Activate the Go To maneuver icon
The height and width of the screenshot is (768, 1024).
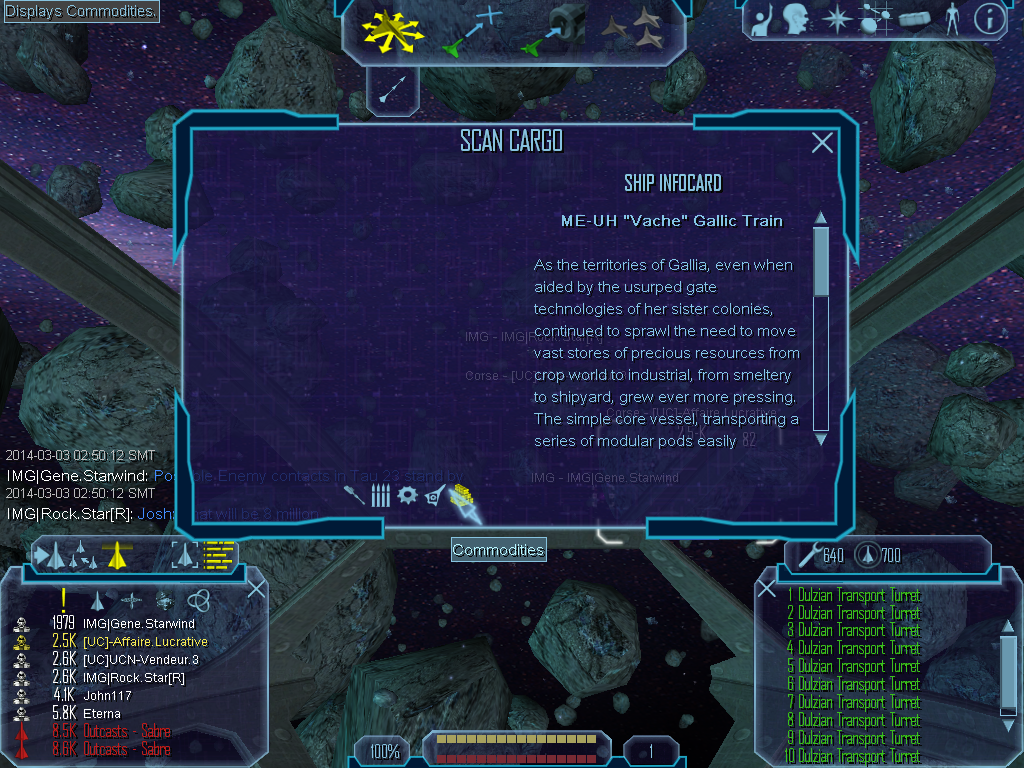point(472,30)
